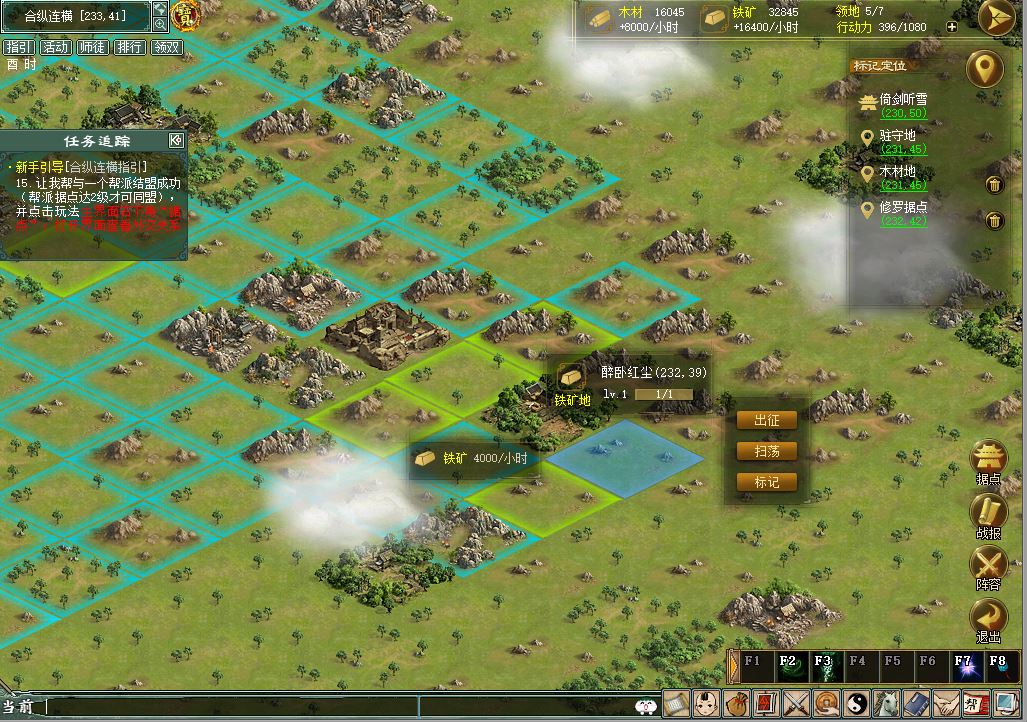The width and height of the screenshot is (1027, 722).
Task: Add action points with the plus button
Action: pos(951,27)
